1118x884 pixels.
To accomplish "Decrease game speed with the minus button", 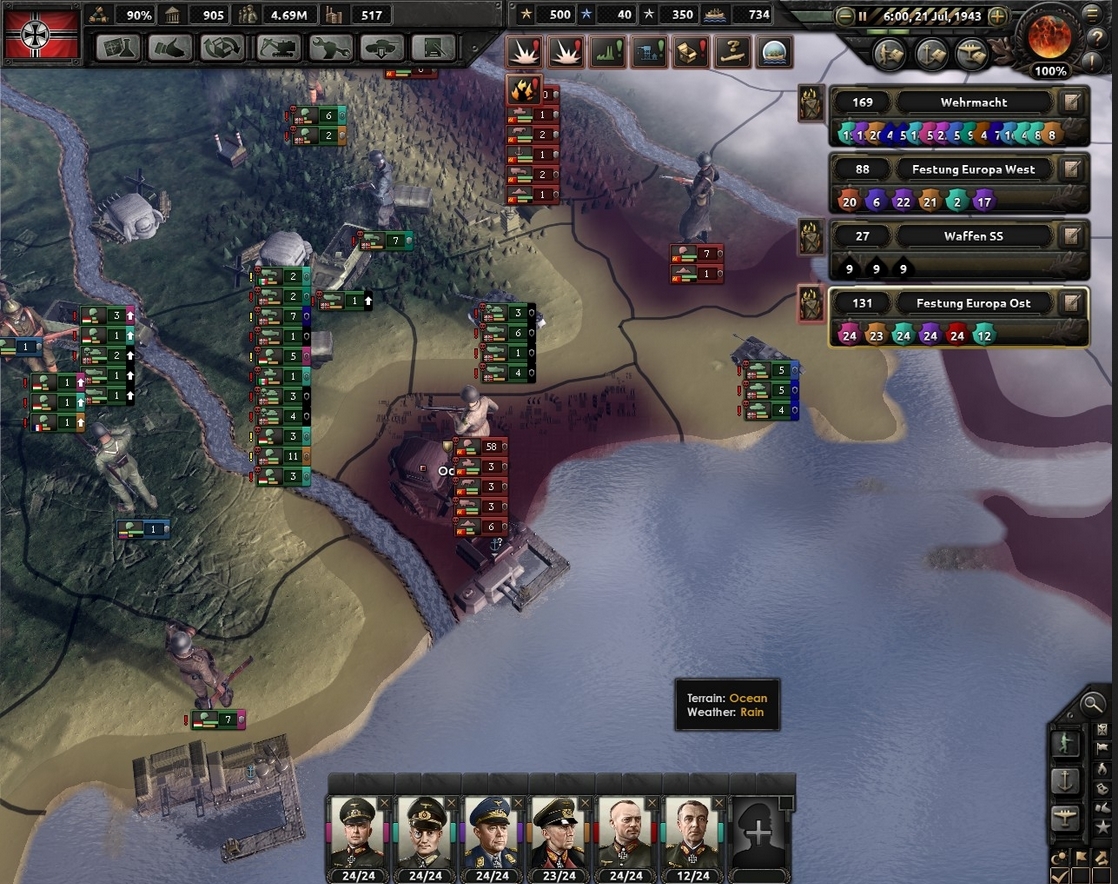I will 845,16.
